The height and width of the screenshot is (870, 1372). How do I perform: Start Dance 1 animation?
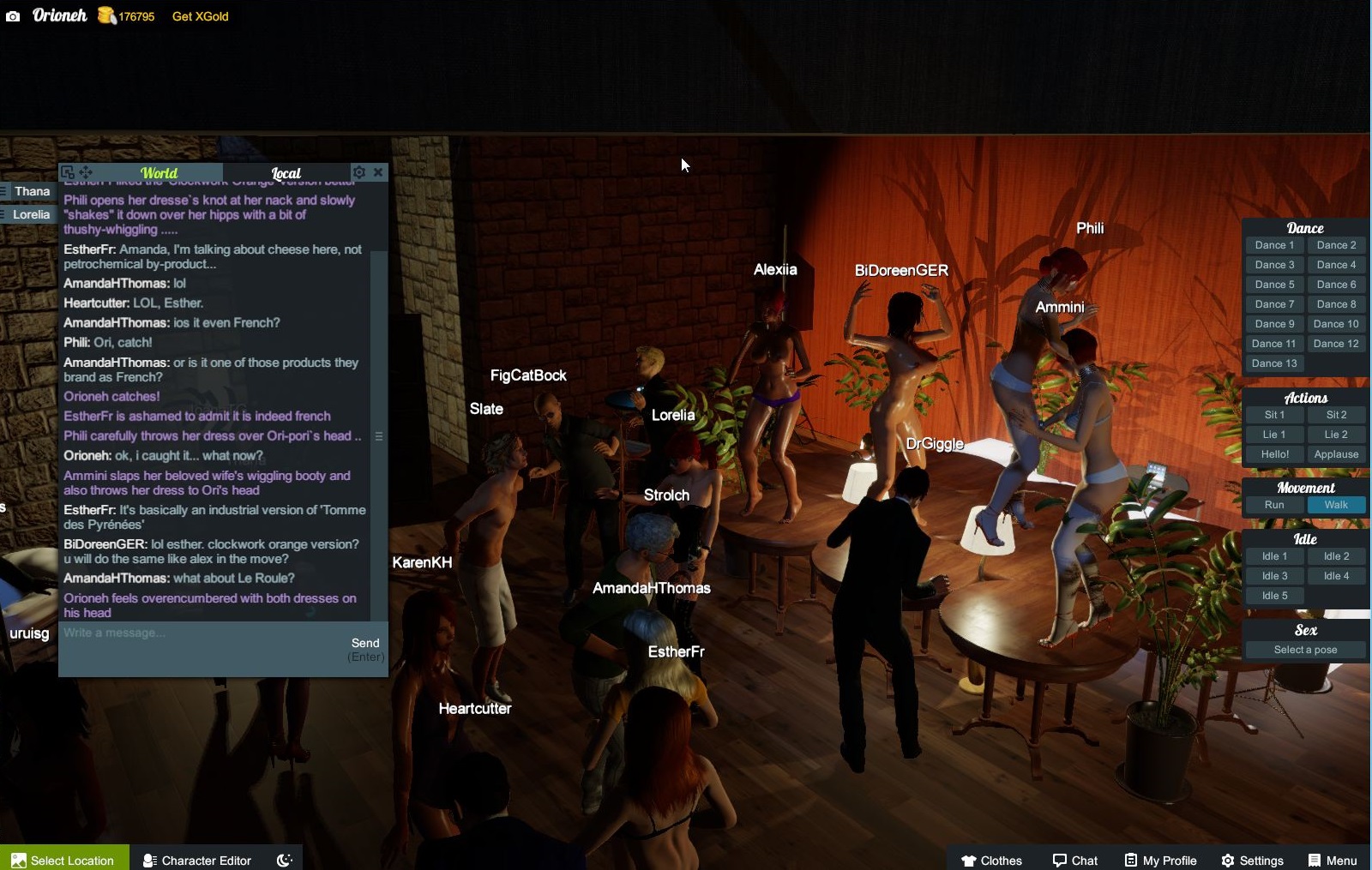(x=1273, y=244)
